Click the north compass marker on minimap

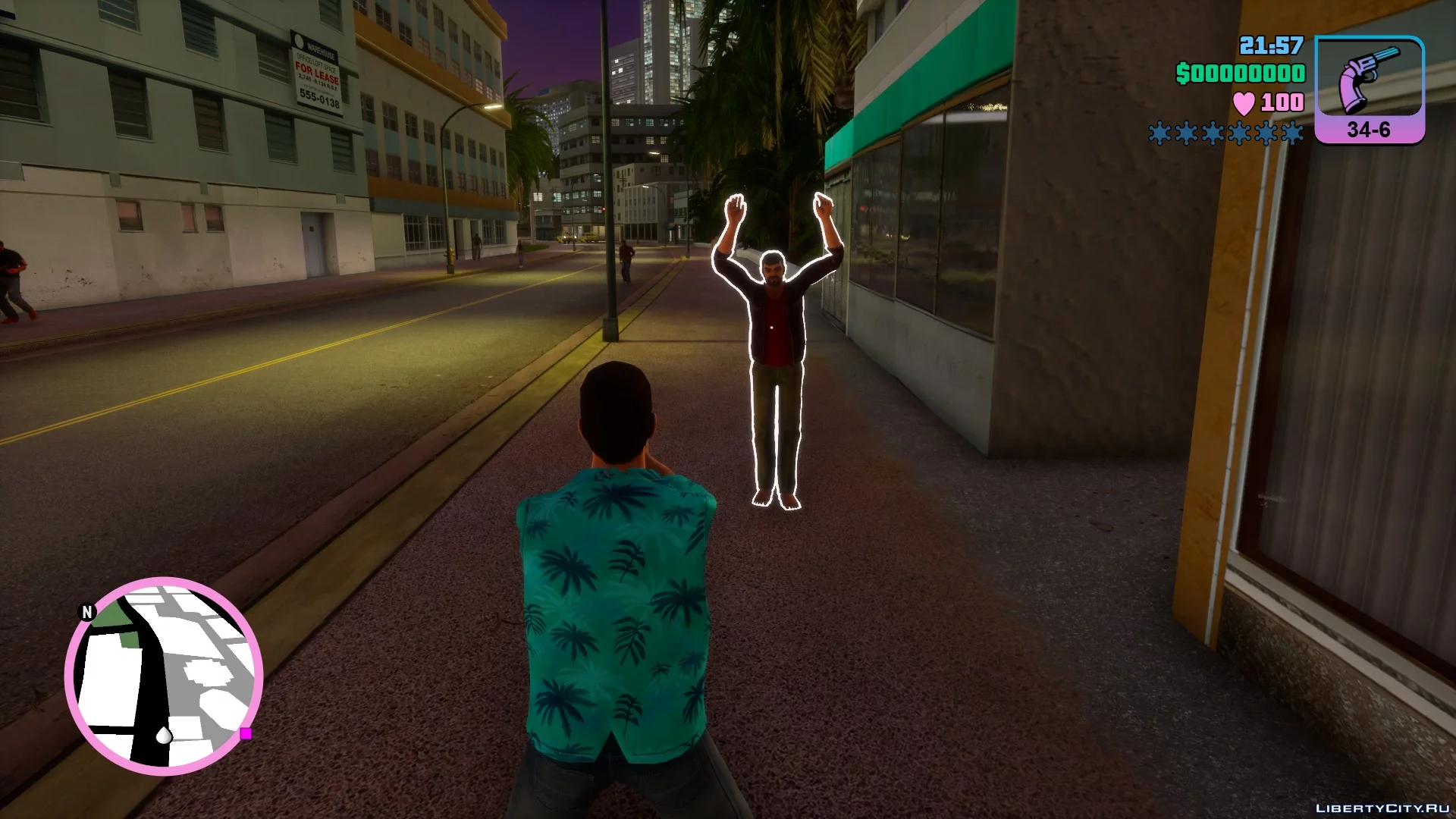pyautogui.click(x=88, y=612)
